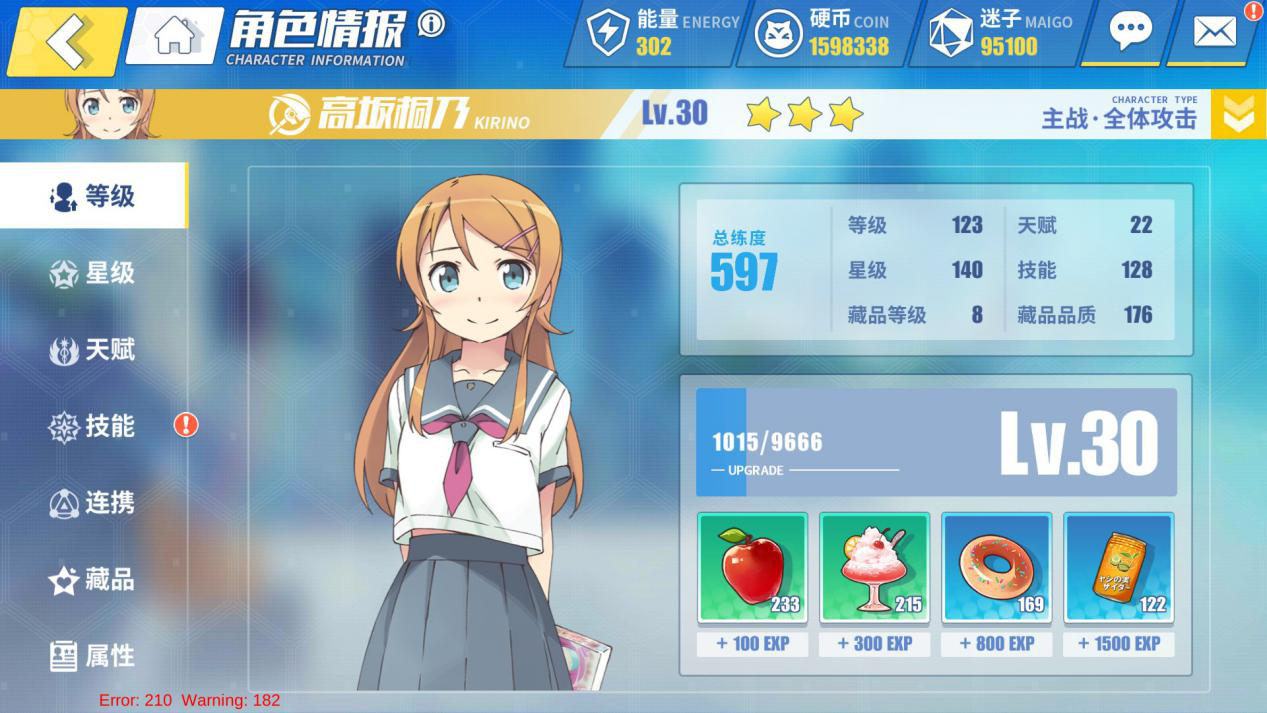This screenshot has width=1267, height=713.
Task: Go back with the yellow arrow button
Action: point(68,40)
